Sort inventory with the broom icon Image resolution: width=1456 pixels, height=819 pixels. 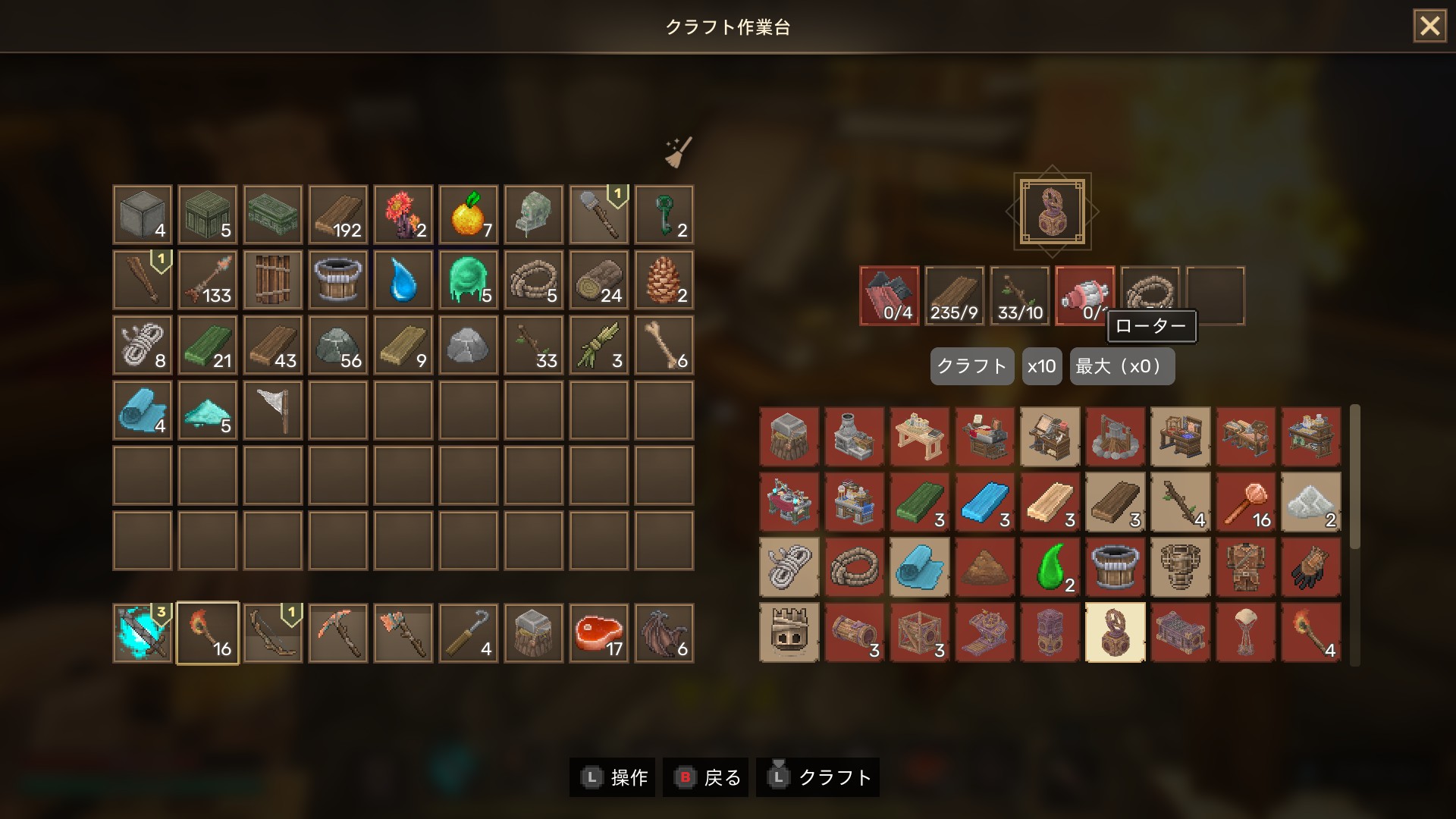pyautogui.click(x=678, y=152)
